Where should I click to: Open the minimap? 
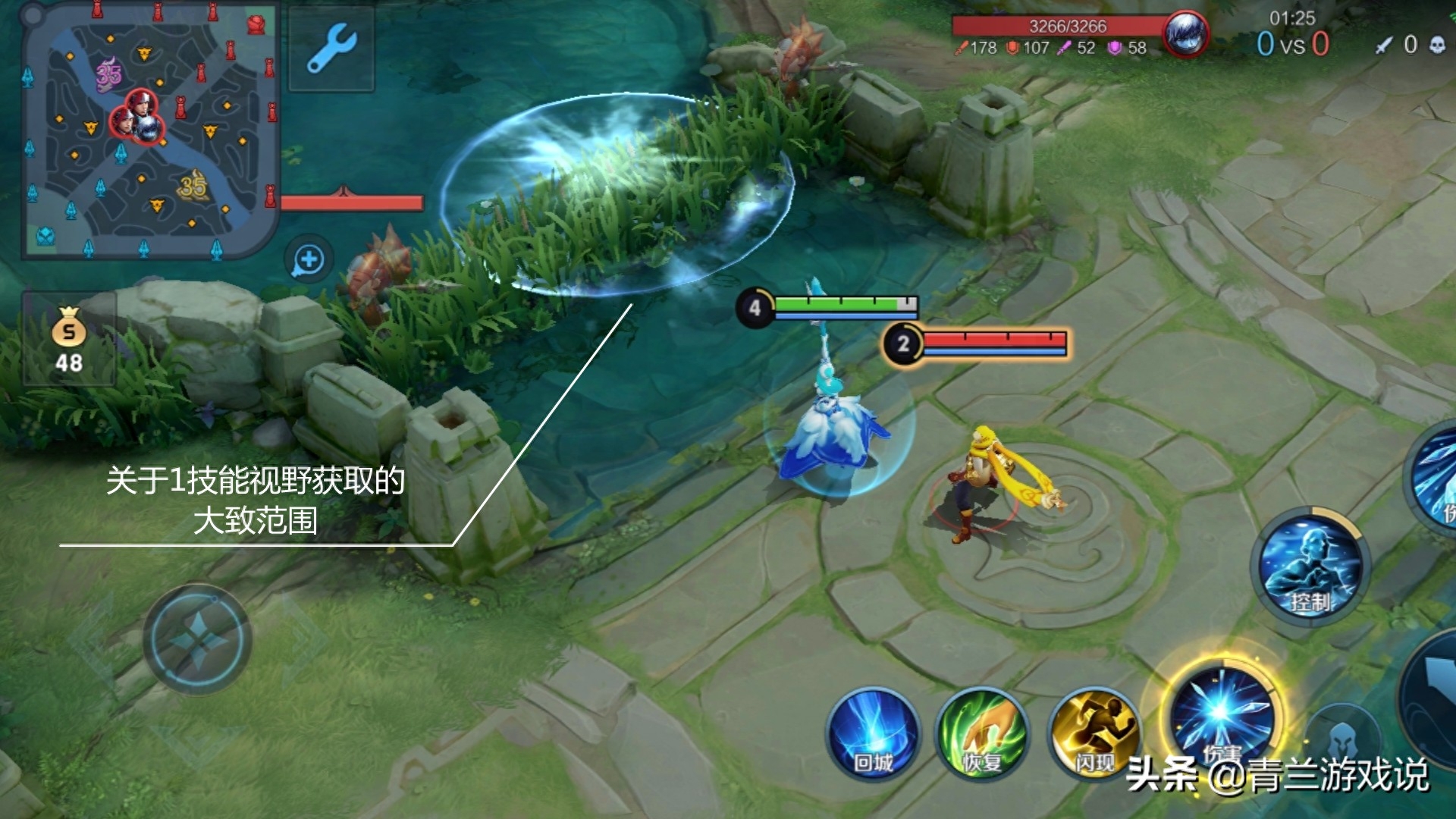[x=148, y=129]
